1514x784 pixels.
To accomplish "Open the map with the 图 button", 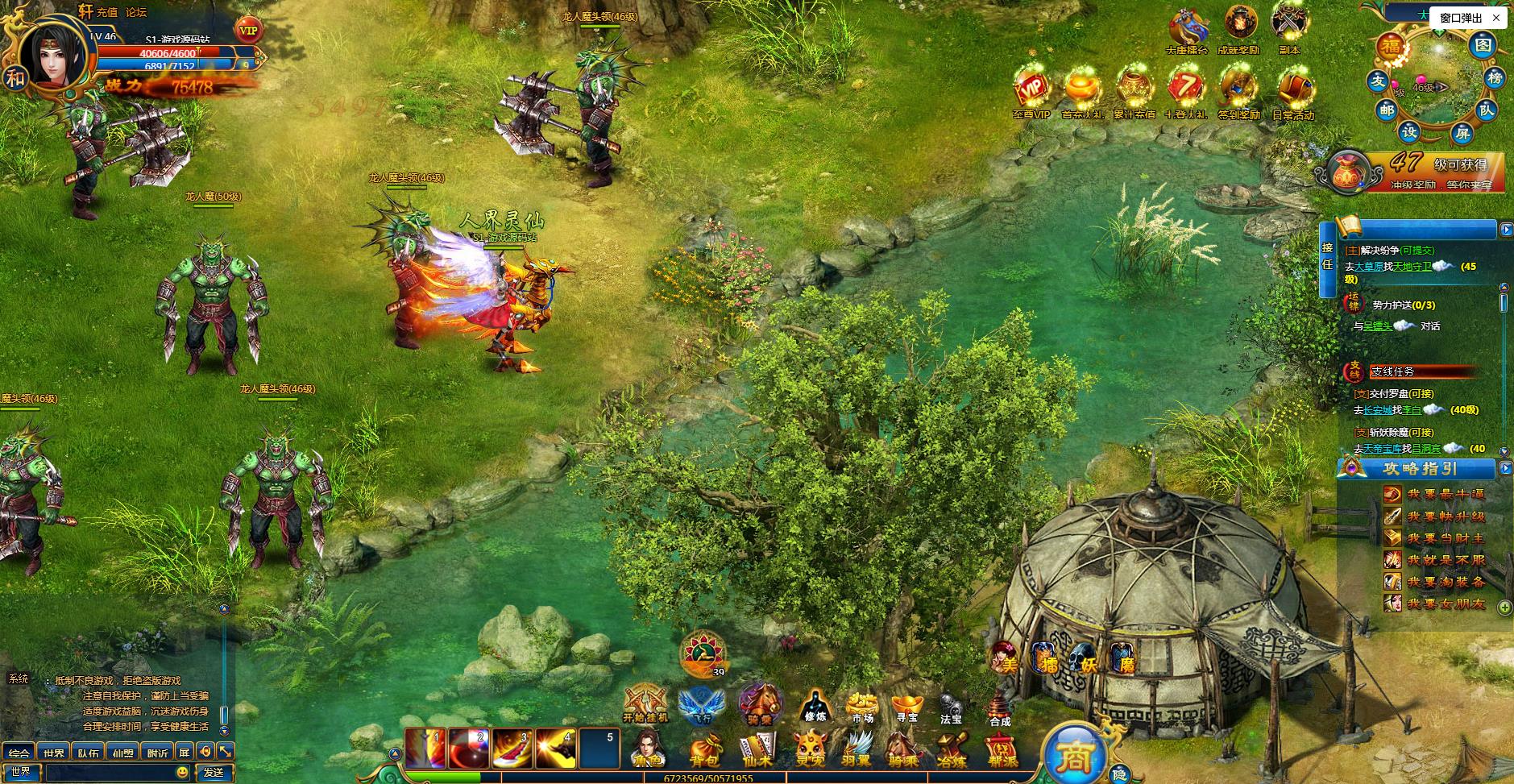I will point(1483,45).
